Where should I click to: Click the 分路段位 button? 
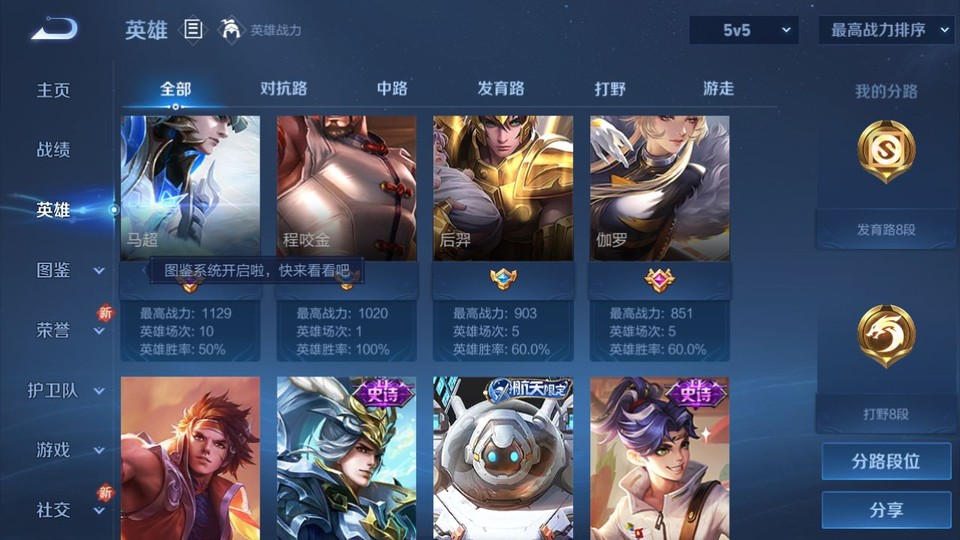point(886,462)
